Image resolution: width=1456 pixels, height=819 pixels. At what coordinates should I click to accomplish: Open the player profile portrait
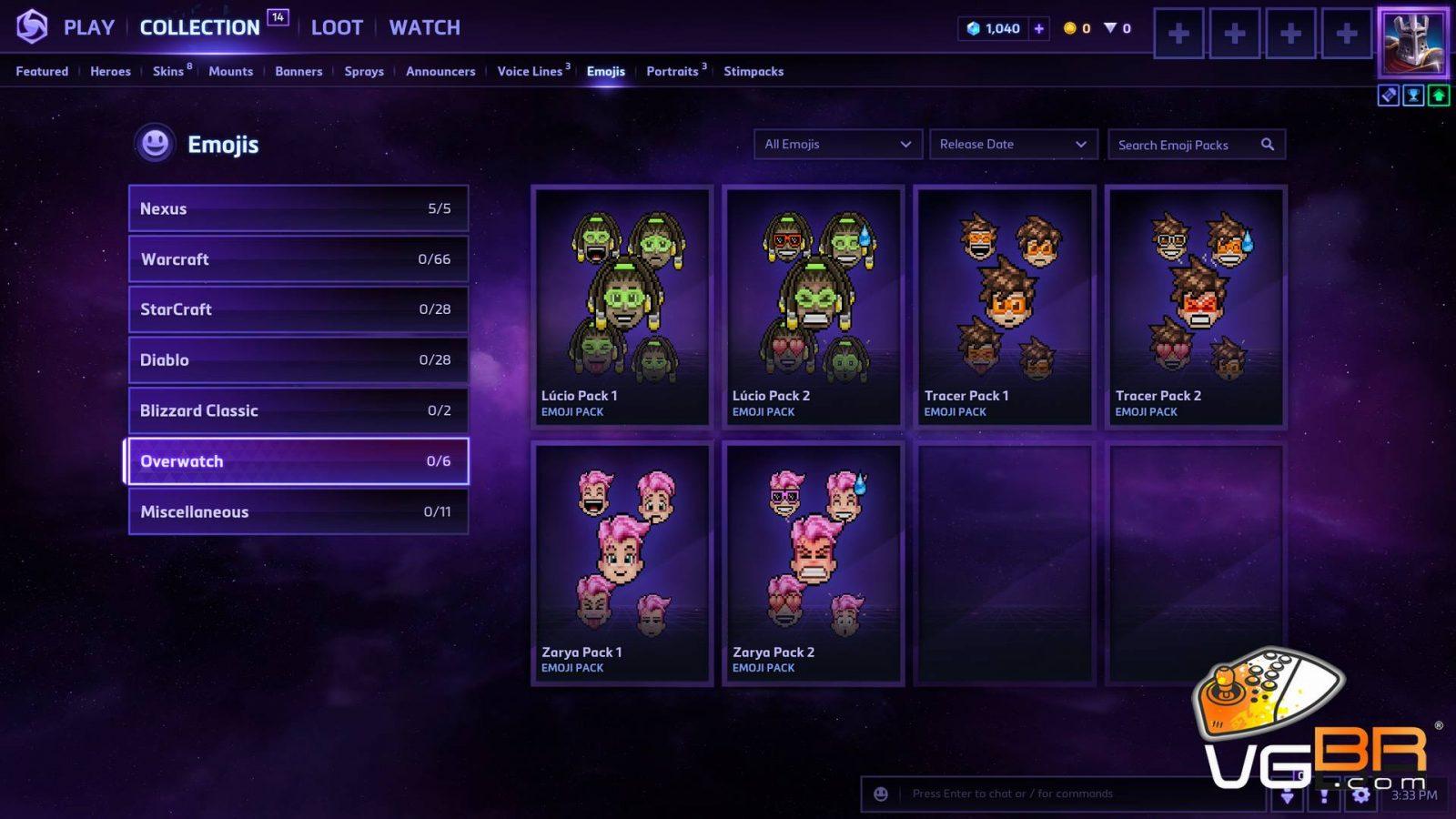point(1412,42)
